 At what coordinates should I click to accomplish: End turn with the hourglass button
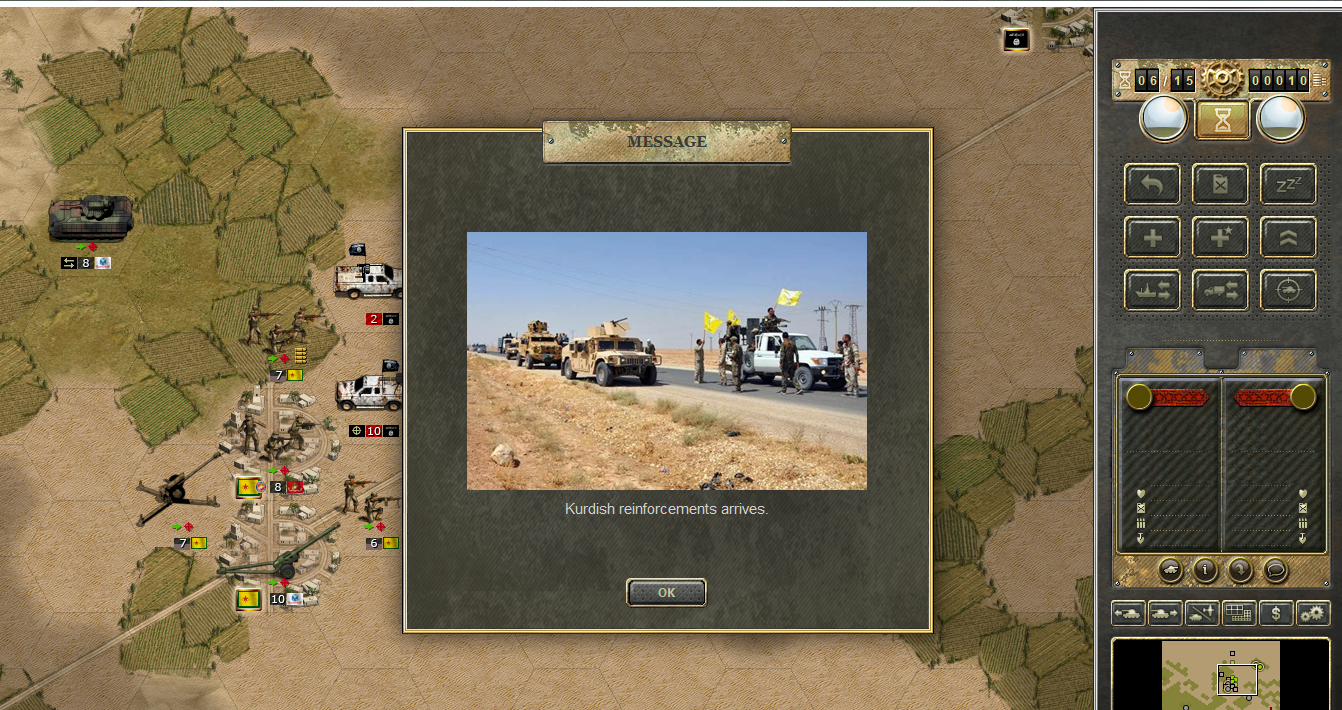(1221, 120)
